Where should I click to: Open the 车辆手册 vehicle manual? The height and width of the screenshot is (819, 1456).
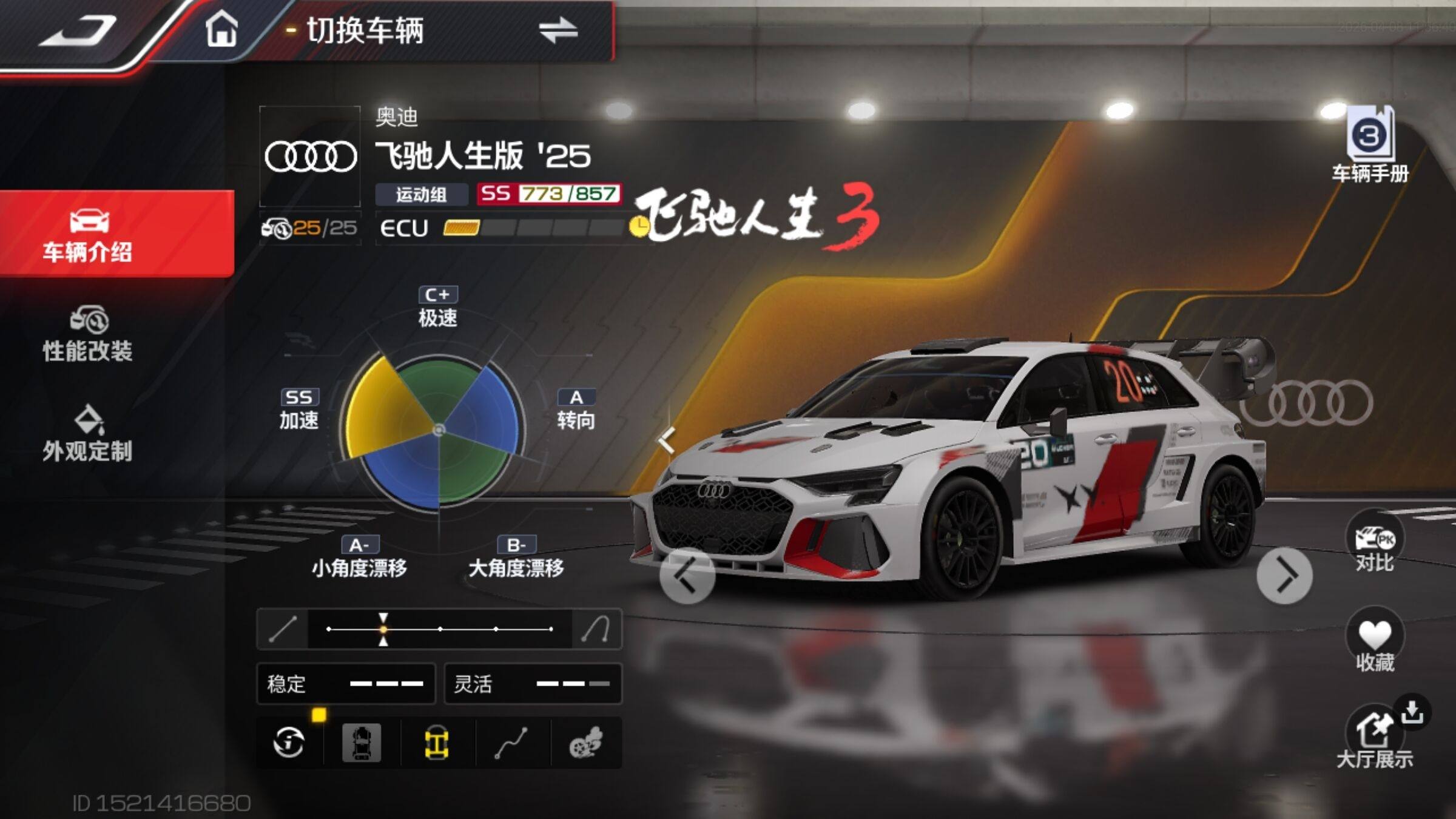point(1370,146)
